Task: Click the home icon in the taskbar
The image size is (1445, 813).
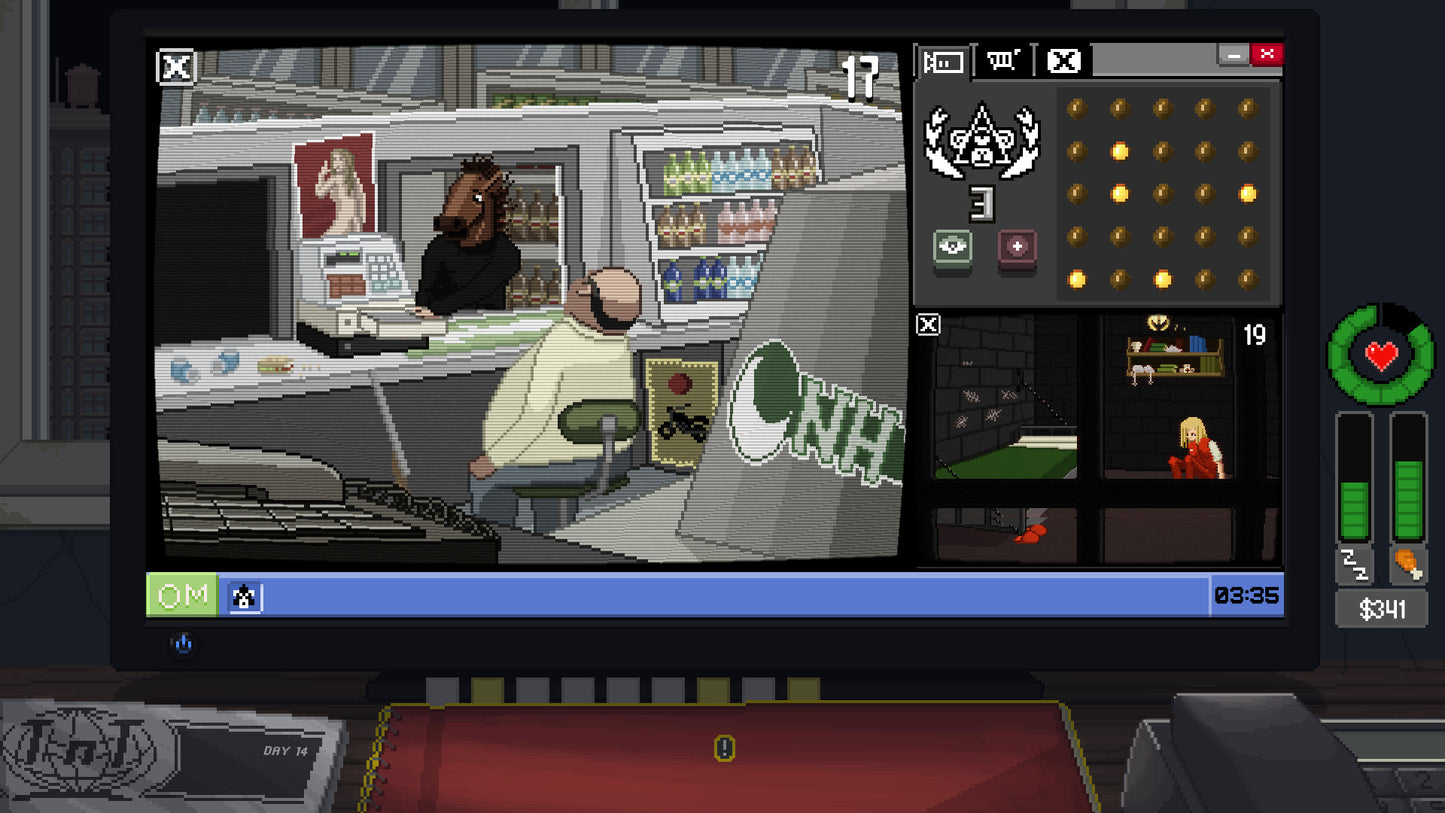Action: click(x=245, y=595)
